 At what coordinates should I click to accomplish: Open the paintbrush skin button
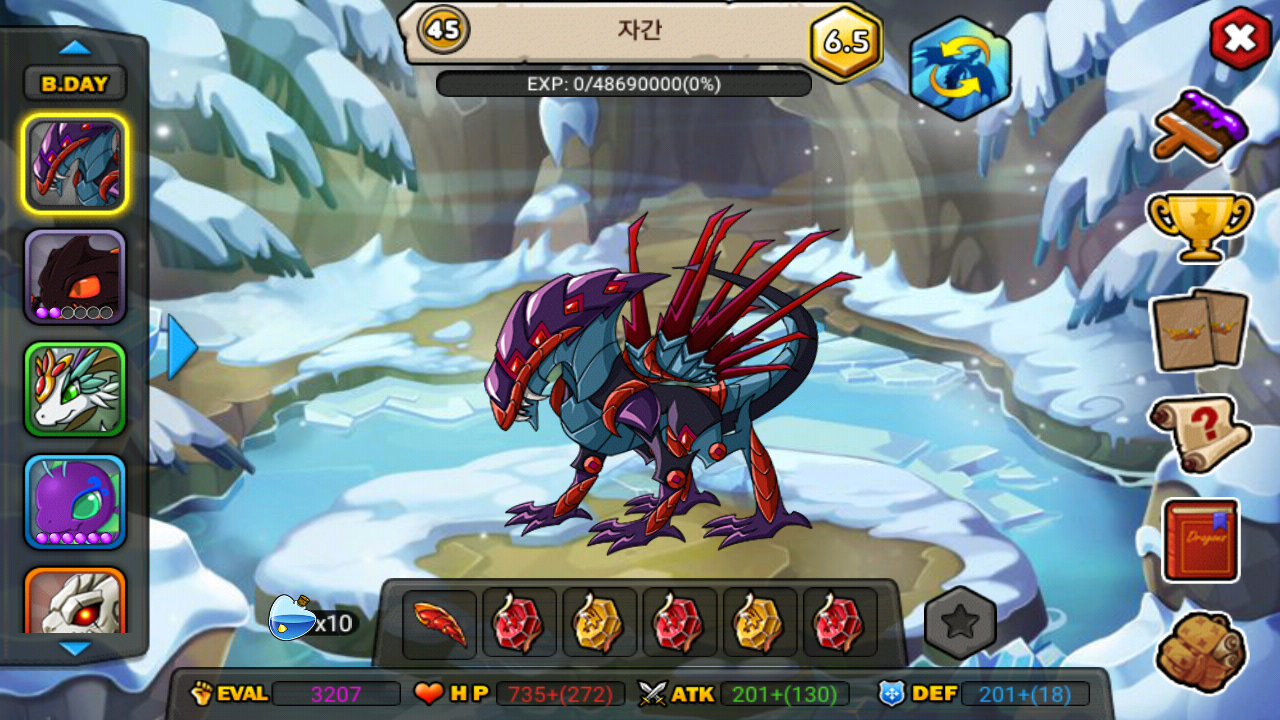coord(1200,125)
